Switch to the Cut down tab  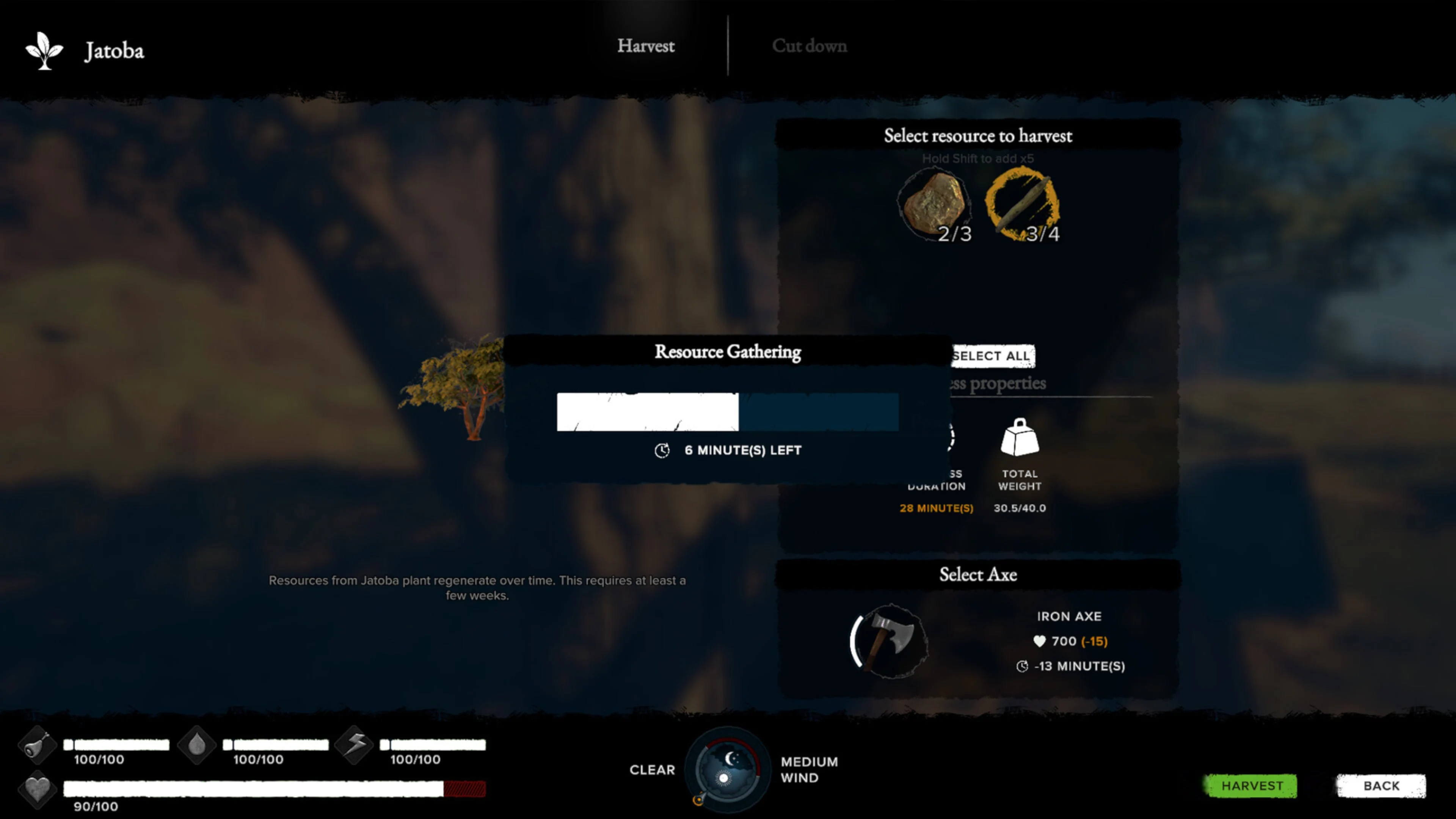click(810, 46)
